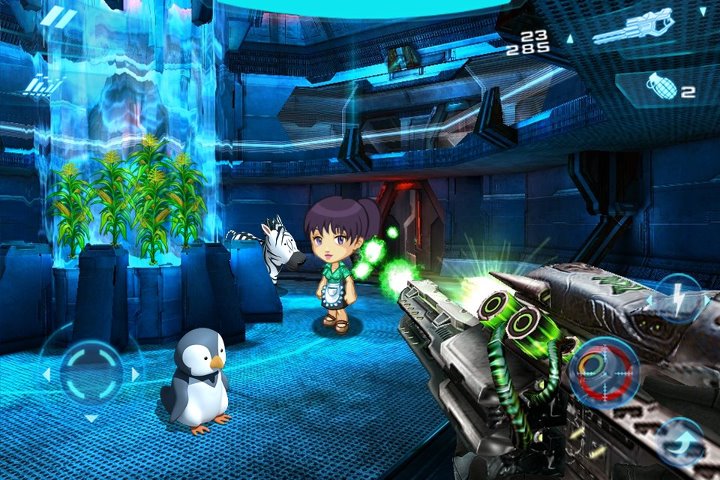720x480 pixels.
Task: Activate the lightning bolt power button
Action: 678,297
